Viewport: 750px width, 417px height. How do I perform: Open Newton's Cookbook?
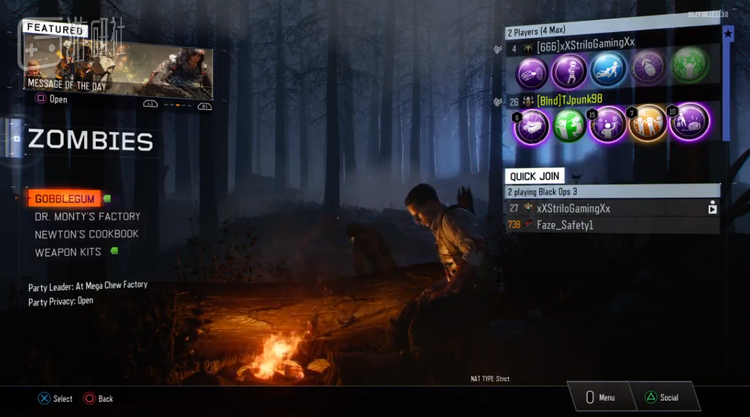(86, 235)
